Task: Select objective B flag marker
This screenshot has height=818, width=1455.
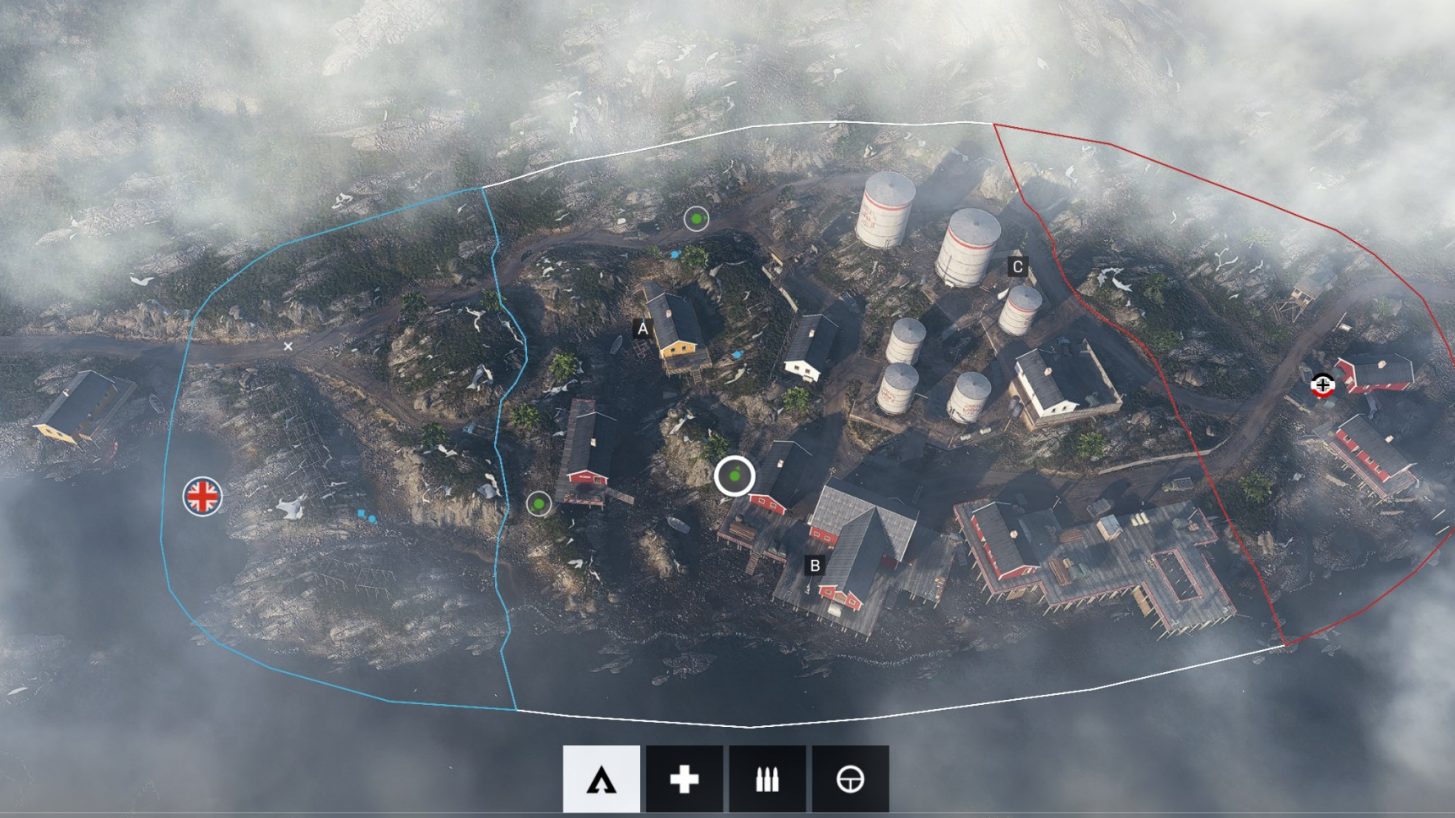Action: pyautogui.click(x=816, y=565)
